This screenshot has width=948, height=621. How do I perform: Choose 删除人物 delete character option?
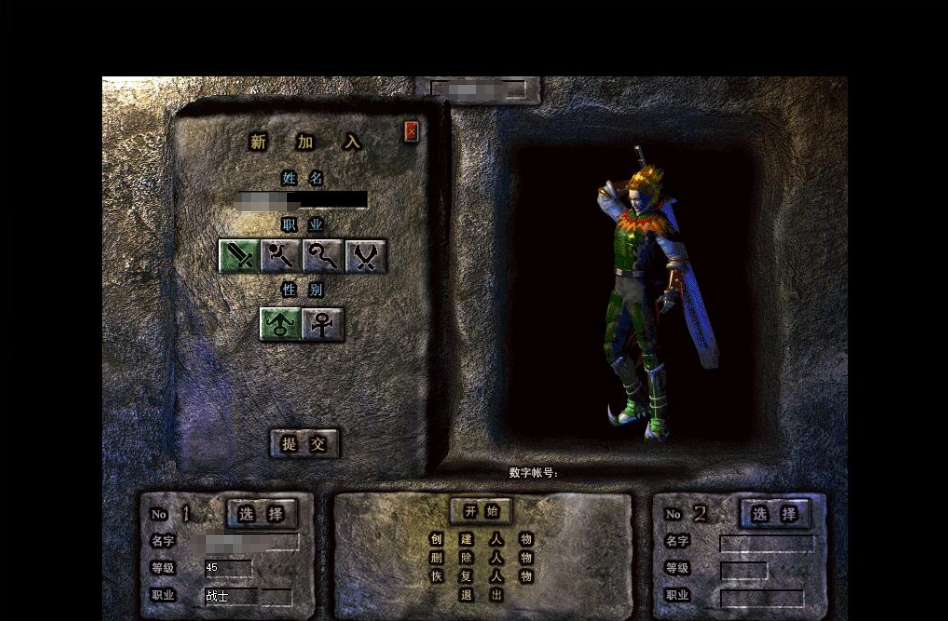tap(481, 558)
